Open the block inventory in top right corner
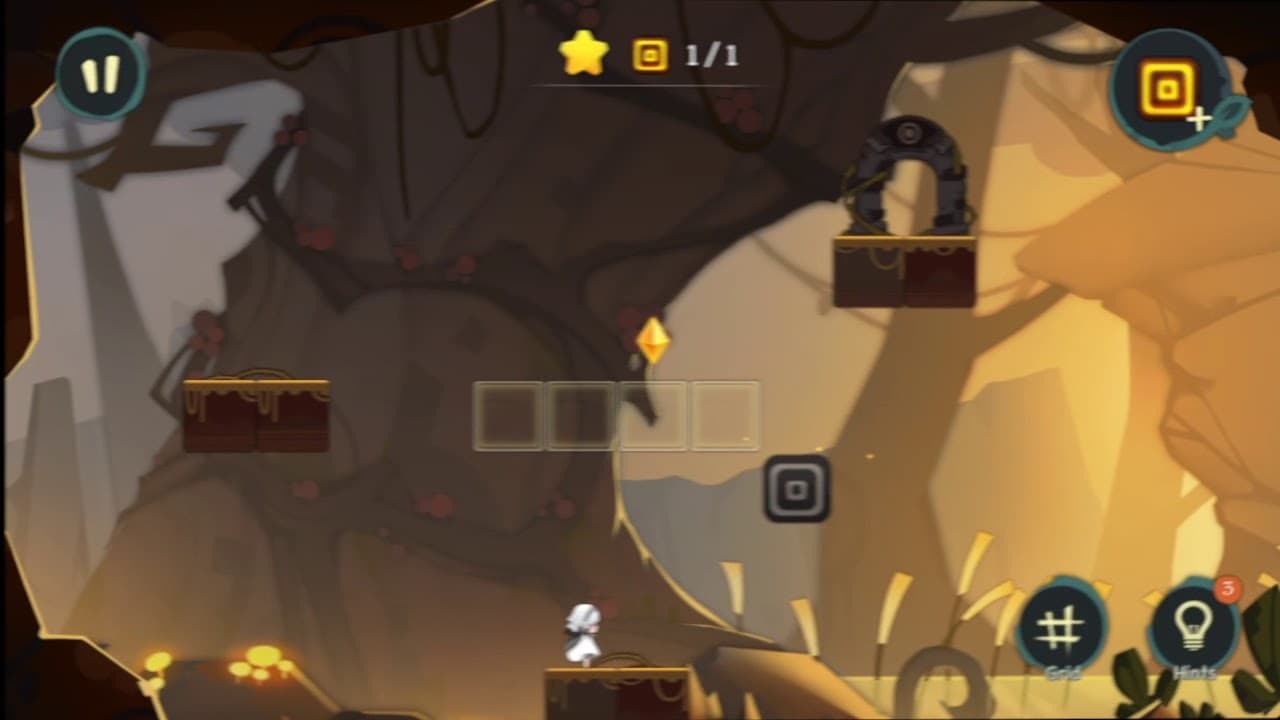The width and height of the screenshot is (1280, 720). point(1167,88)
